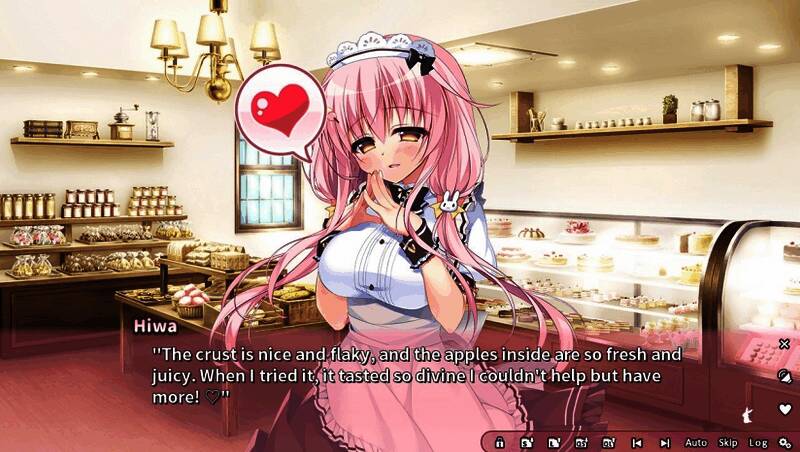
Task: Quick save with the QS button
Action: coord(581,442)
